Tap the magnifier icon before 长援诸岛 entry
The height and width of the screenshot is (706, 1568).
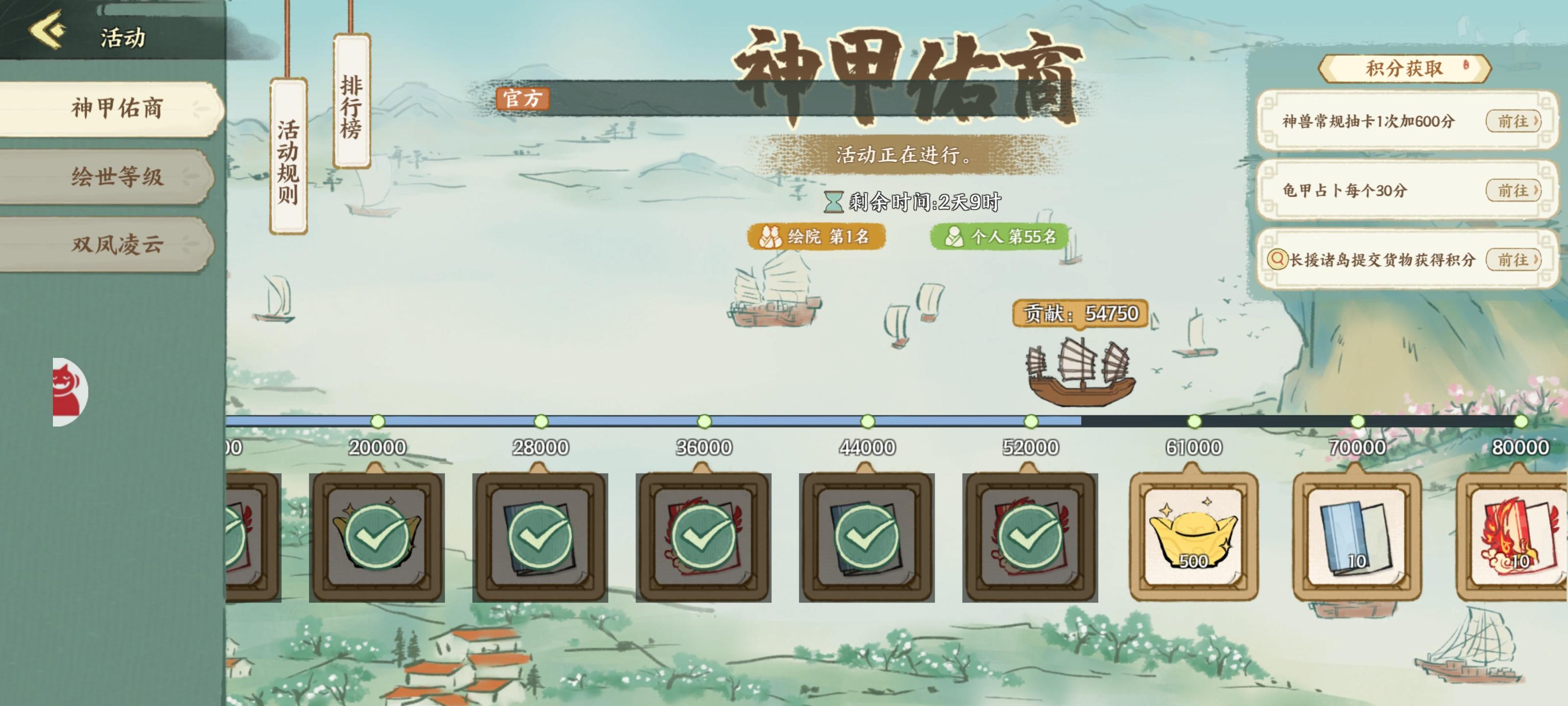click(1278, 259)
